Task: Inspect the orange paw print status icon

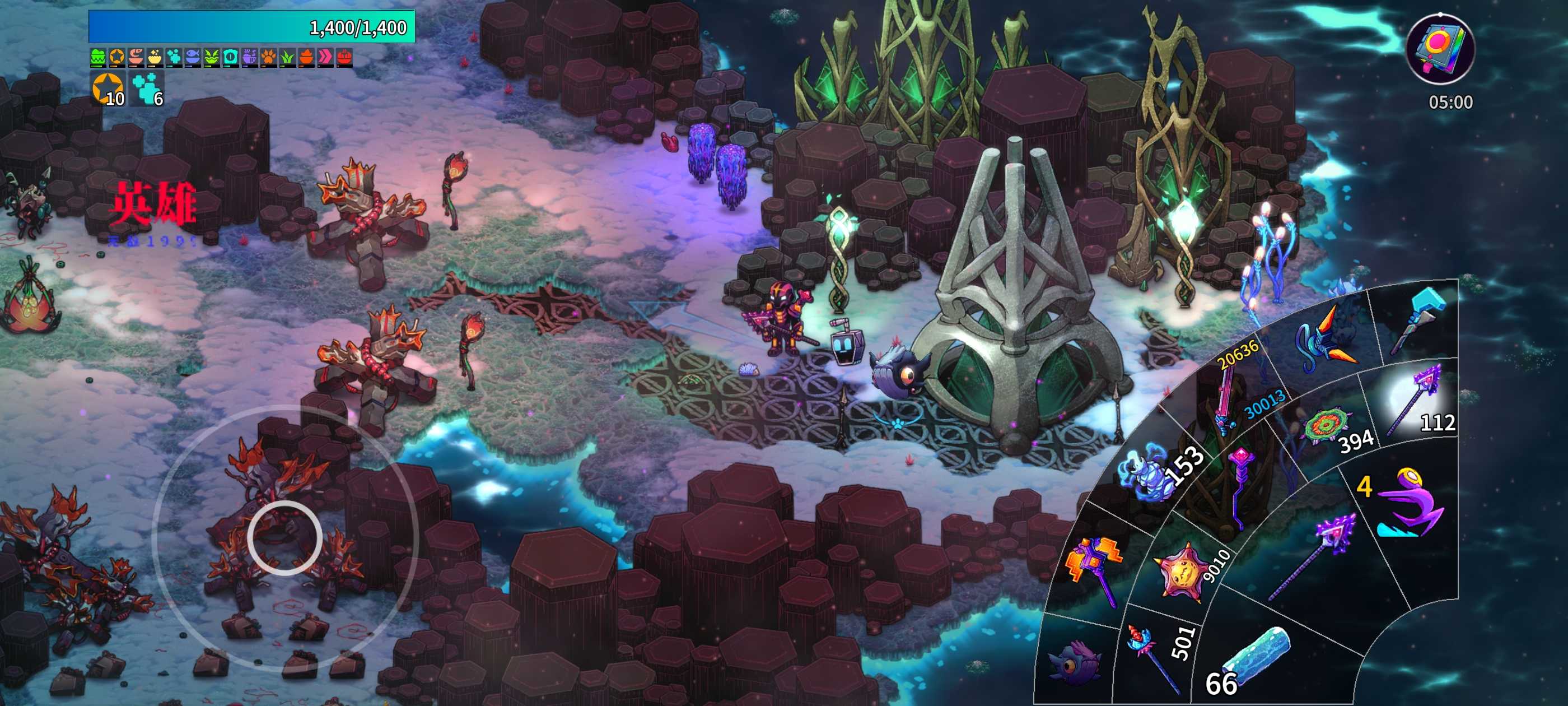Action: click(x=268, y=57)
